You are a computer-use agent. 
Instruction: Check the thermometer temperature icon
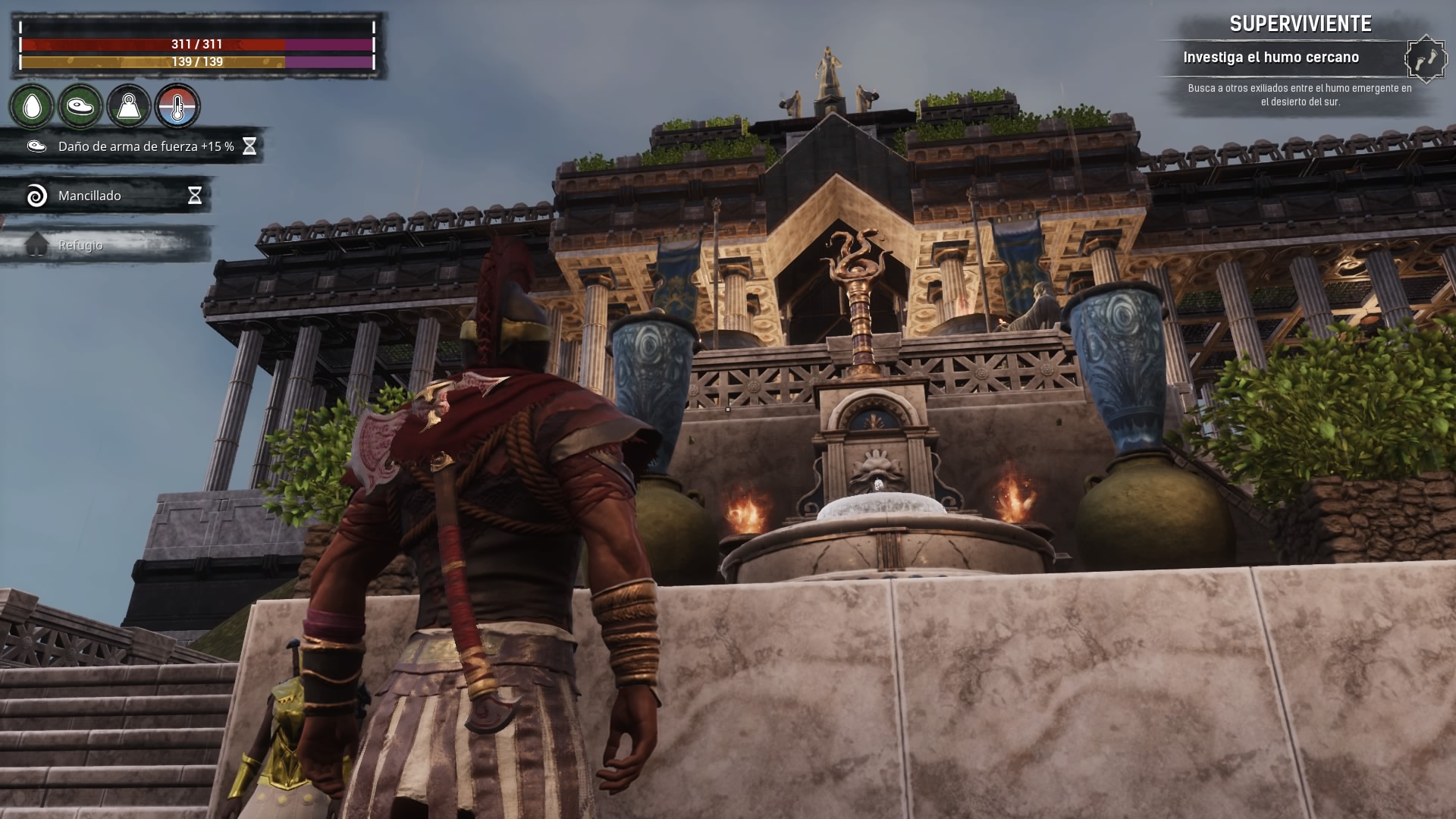177,107
